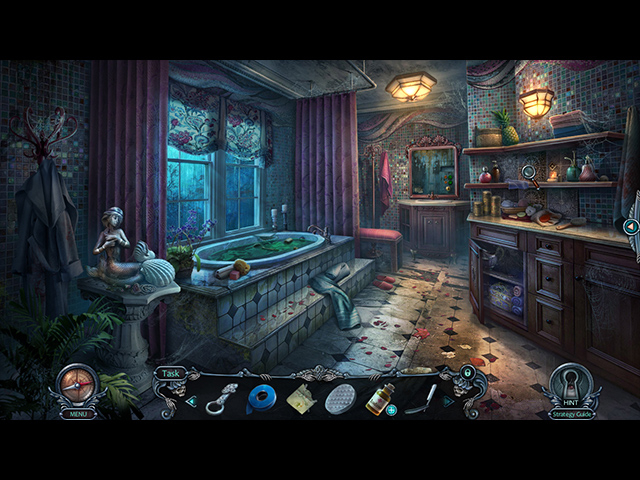Choose the oval metal grate item

(340, 398)
